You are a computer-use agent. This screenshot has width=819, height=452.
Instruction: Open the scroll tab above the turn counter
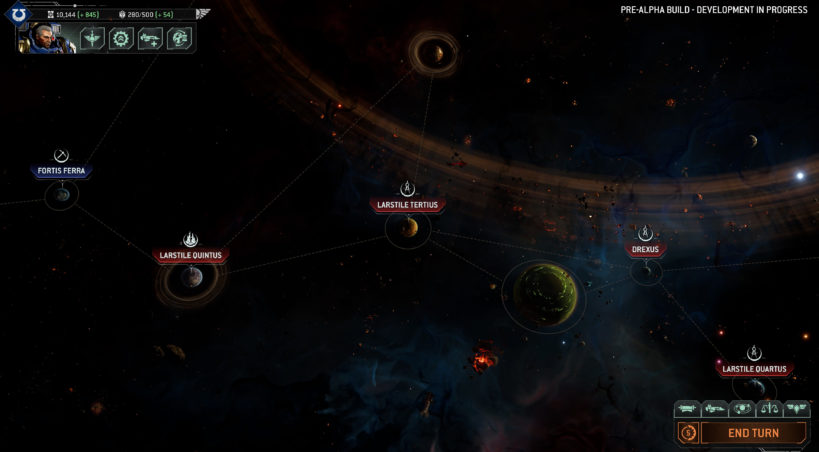688,408
